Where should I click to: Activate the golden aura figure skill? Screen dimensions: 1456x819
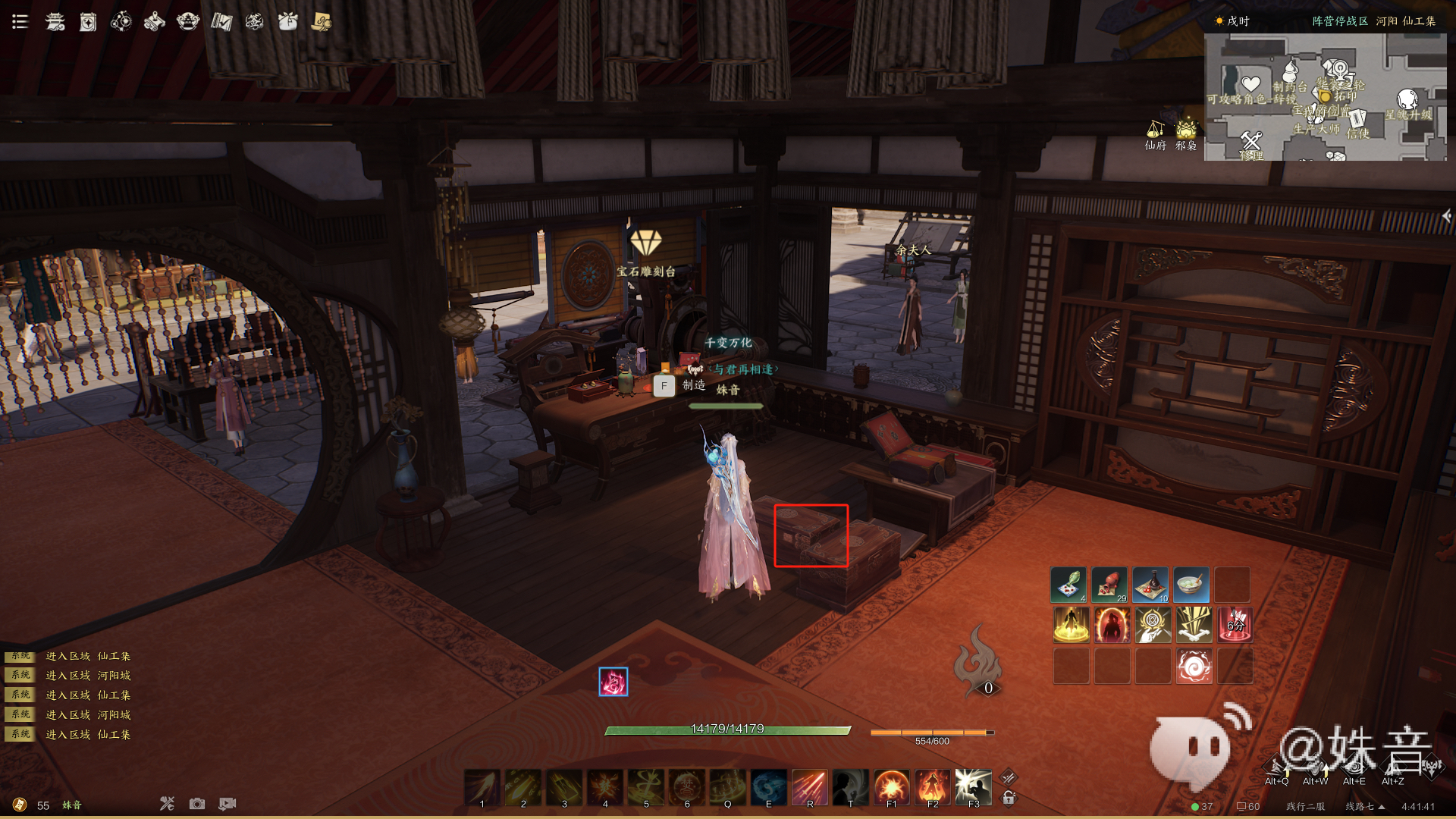(x=1071, y=626)
